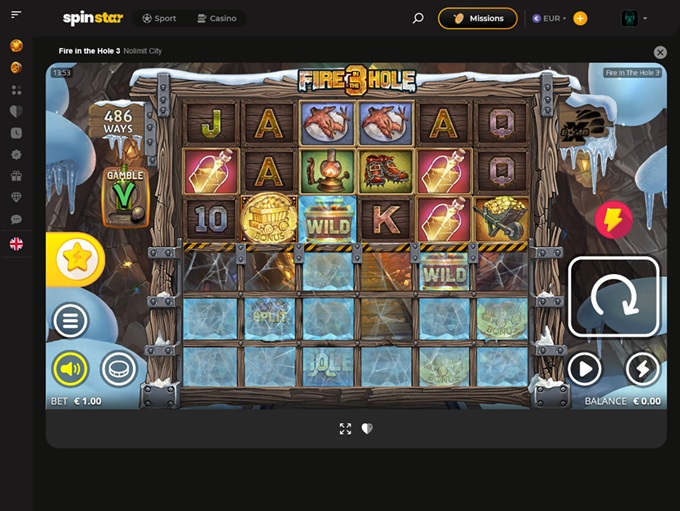The width and height of the screenshot is (680, 511).
Task: Switch to the Casino section
Action: pyautogui.click(x=216, y=18)
